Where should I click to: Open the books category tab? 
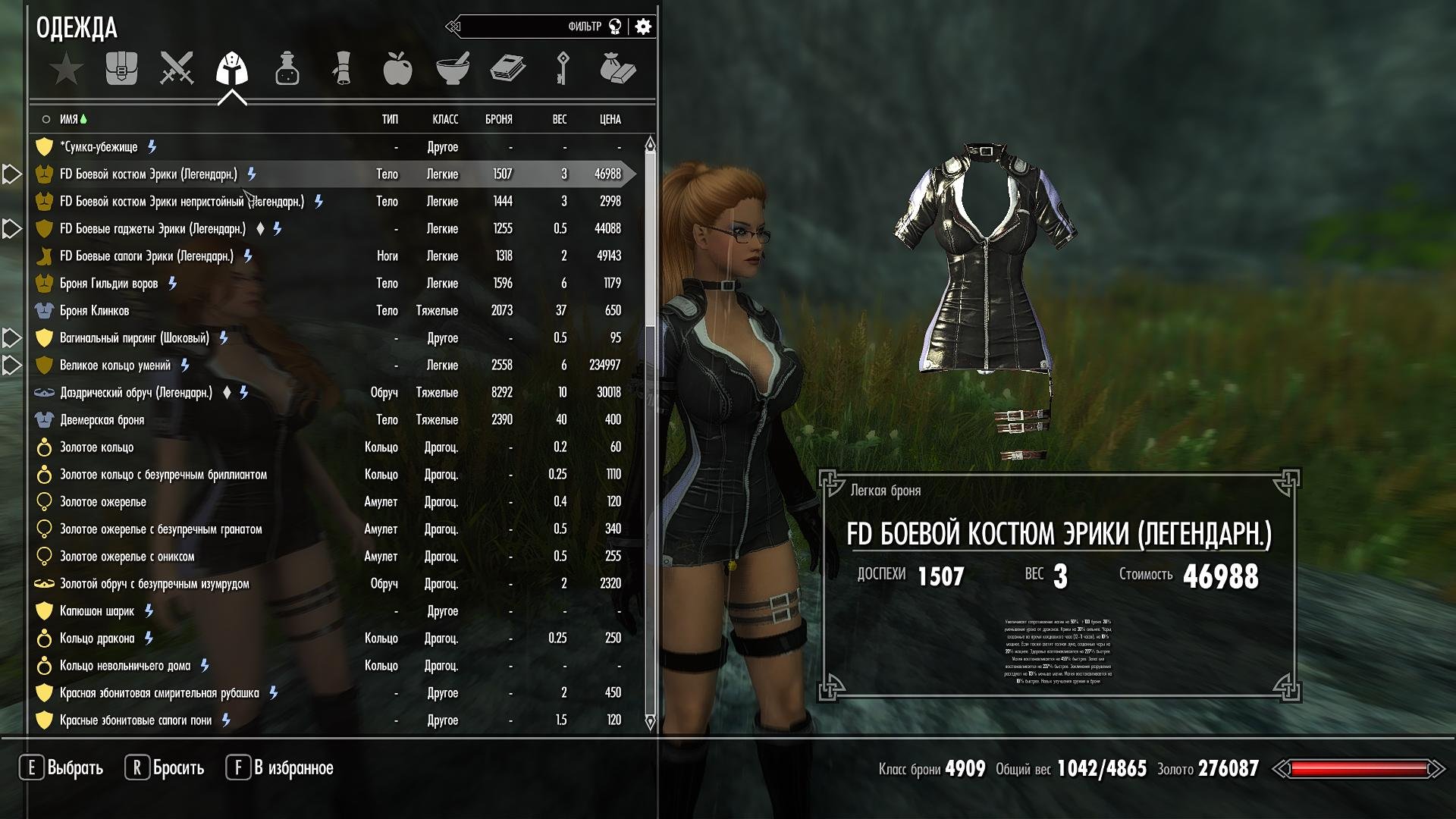507,69
